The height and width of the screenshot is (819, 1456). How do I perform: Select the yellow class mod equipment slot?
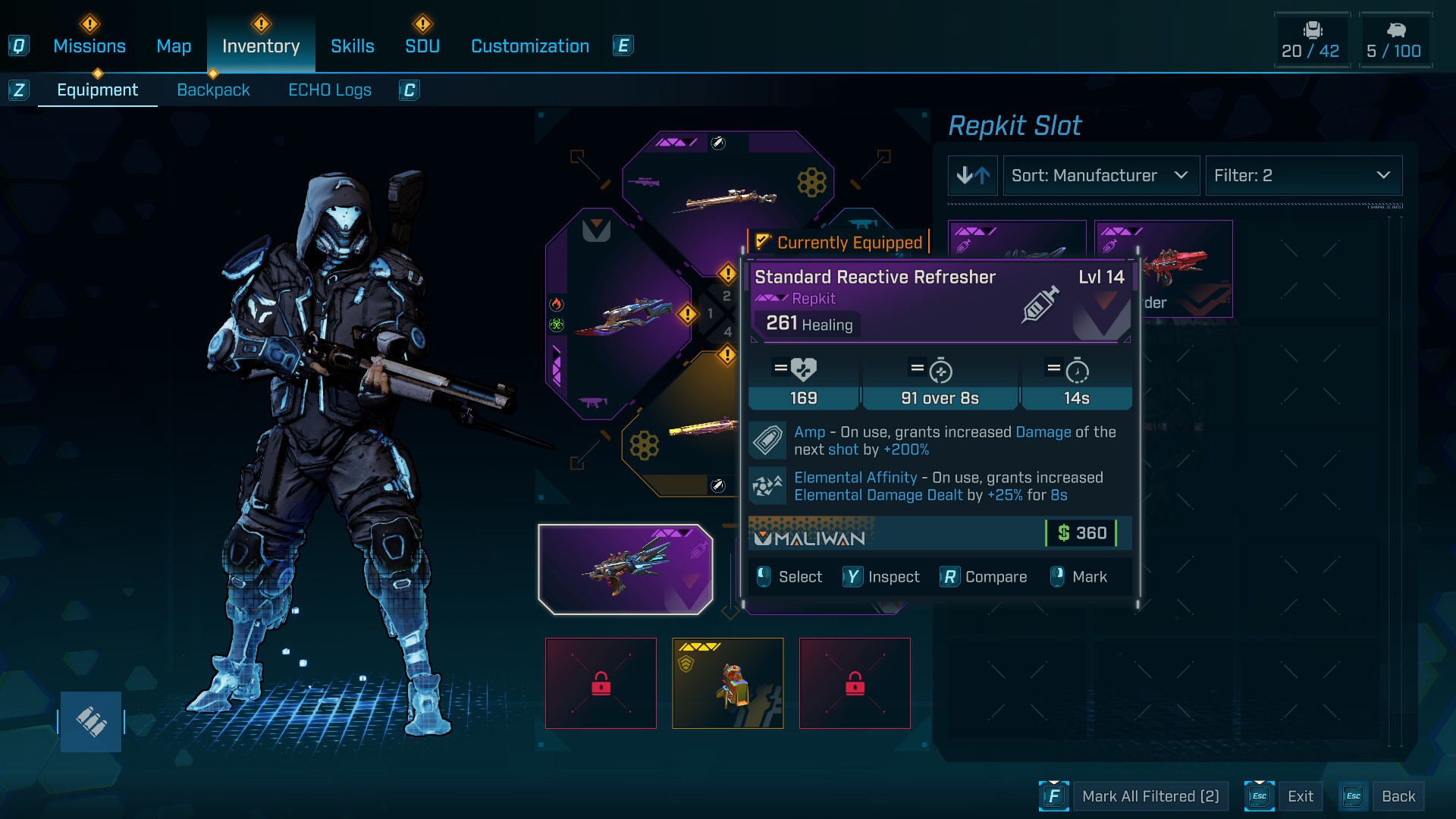click(727, 683)
